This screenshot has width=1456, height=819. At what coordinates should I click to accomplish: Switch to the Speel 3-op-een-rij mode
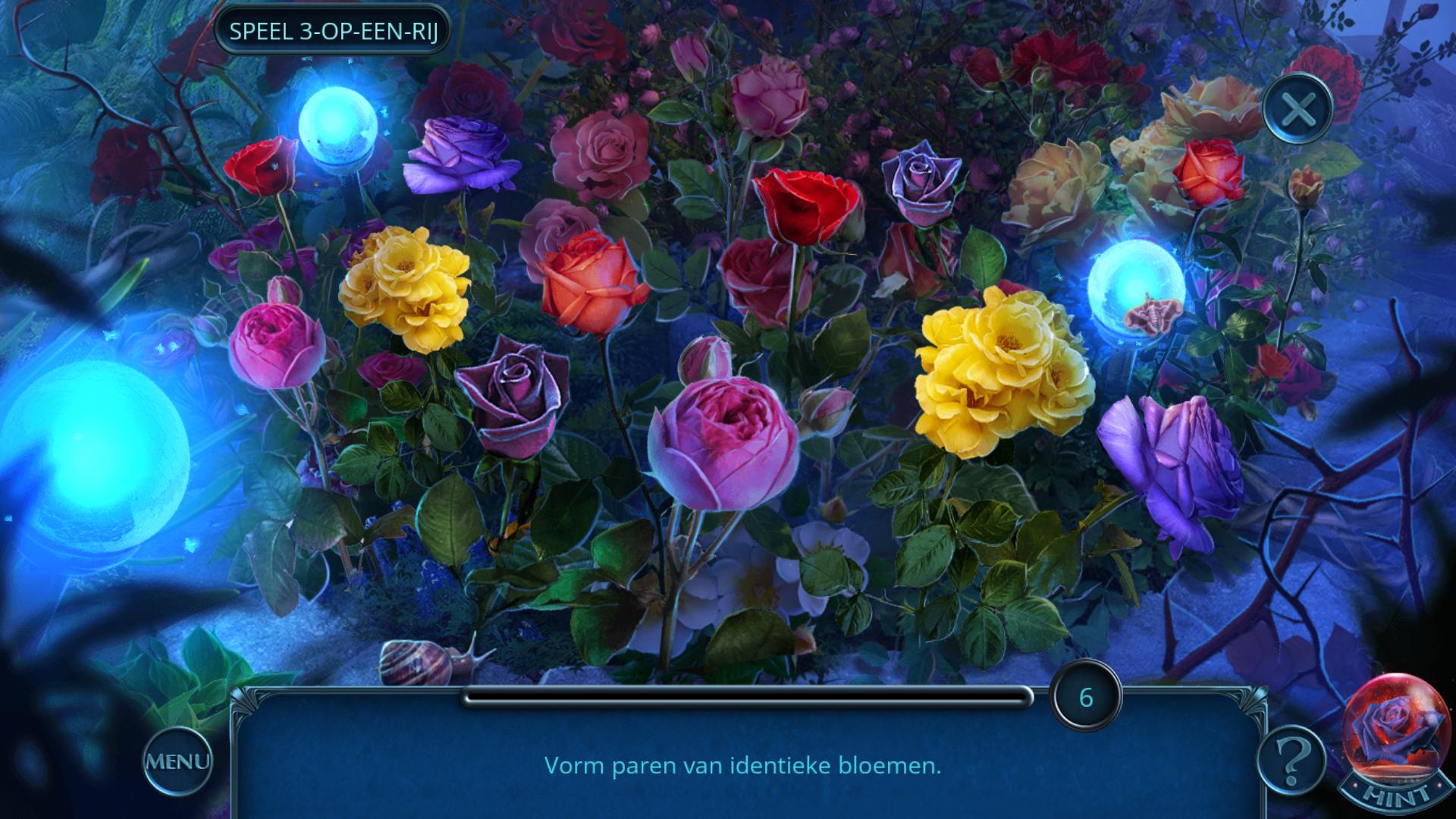point(333,32)
